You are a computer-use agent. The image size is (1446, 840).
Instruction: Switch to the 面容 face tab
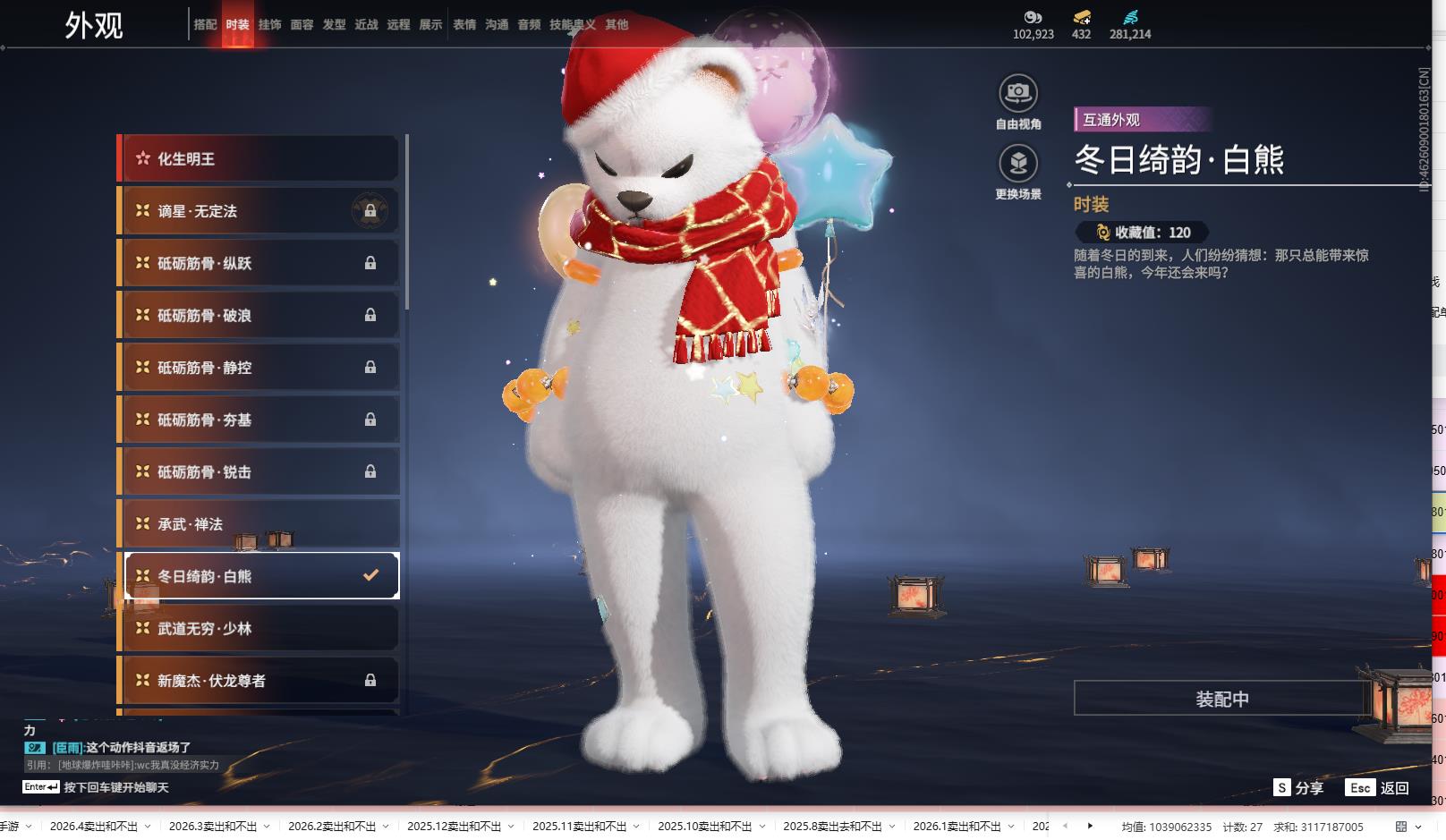(302, 25)
